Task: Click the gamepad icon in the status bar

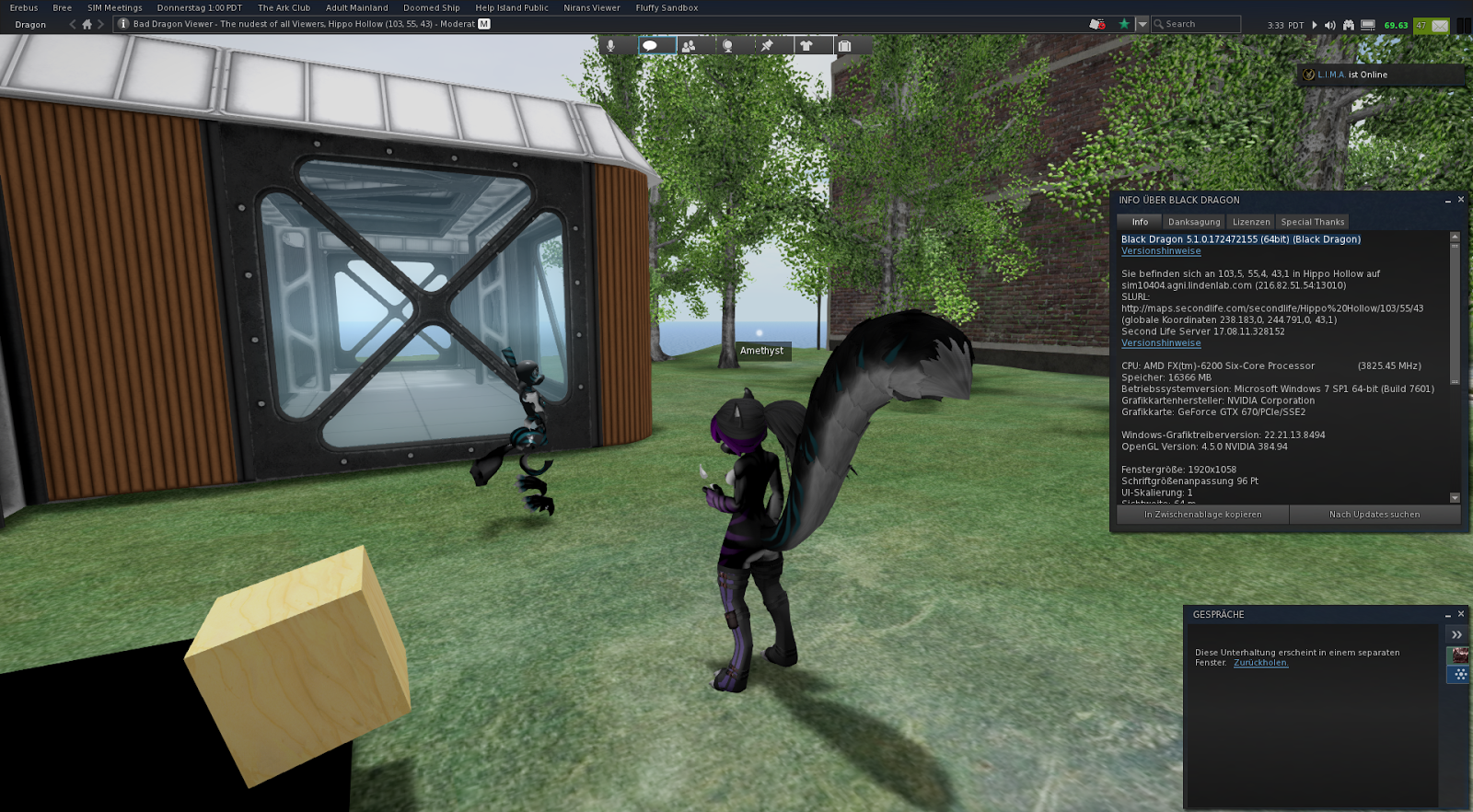Action: (x=1349, y=25)
